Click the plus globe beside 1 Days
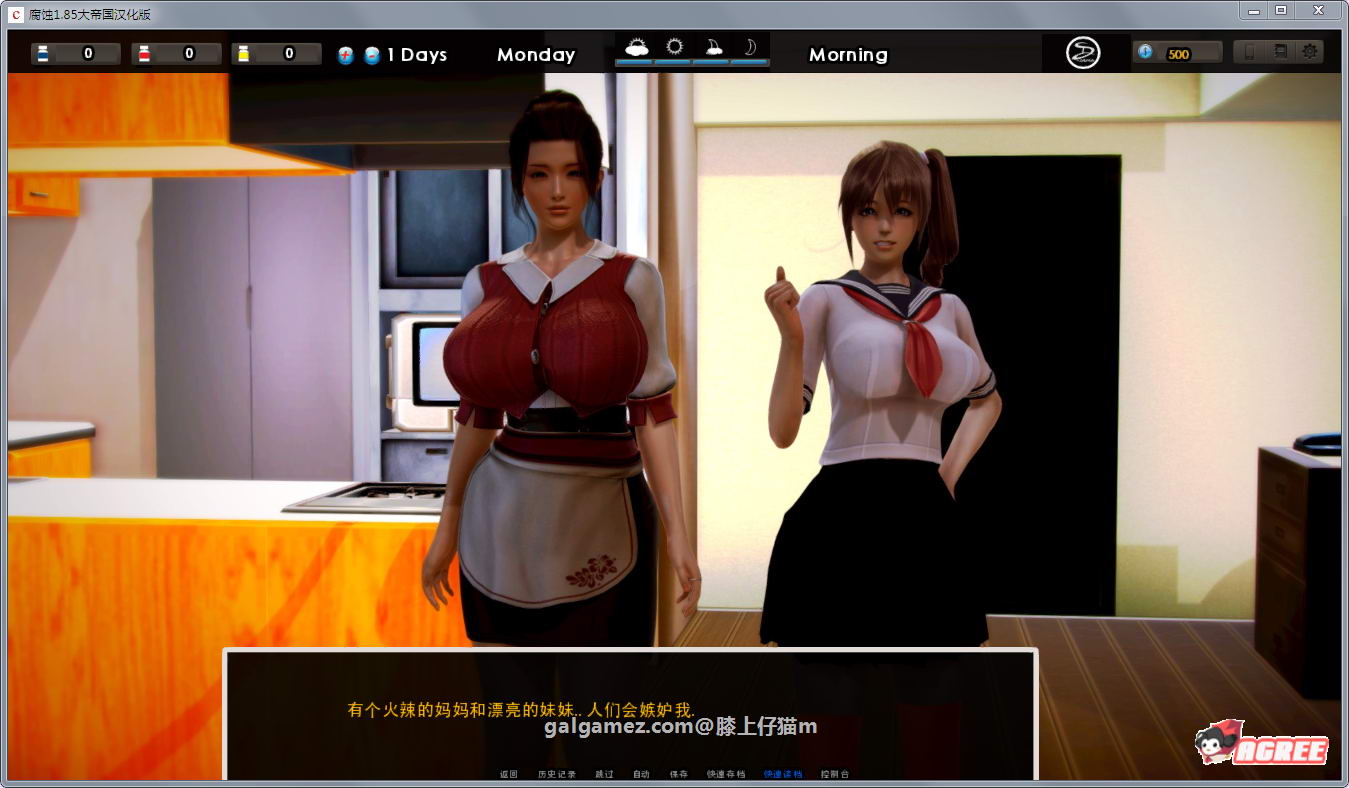Image resolution: width=1349 pixels, height=788 pixels. [345, 53]
